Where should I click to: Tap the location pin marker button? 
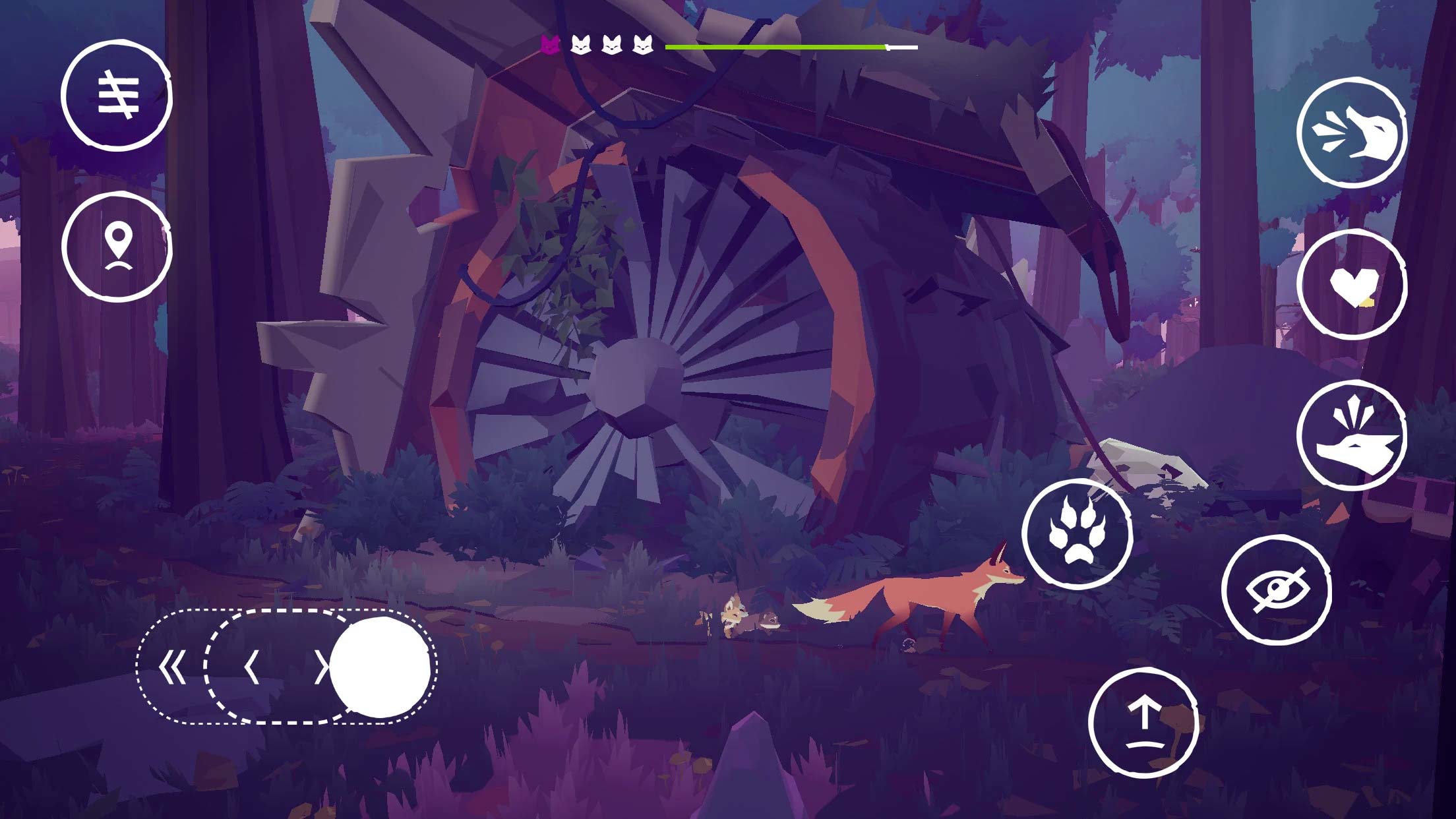117,247
